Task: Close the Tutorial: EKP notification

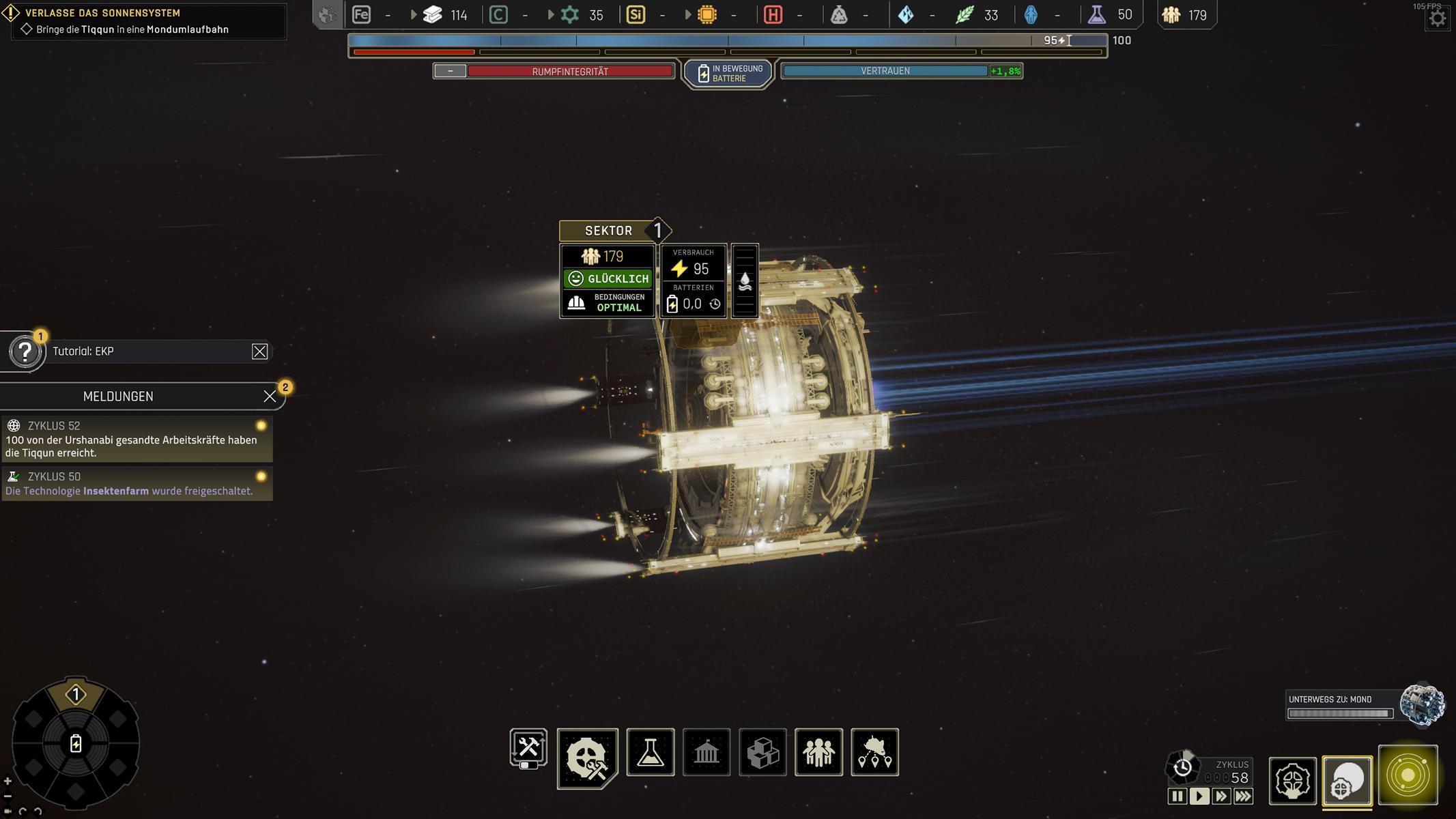Action: [259, 351]
